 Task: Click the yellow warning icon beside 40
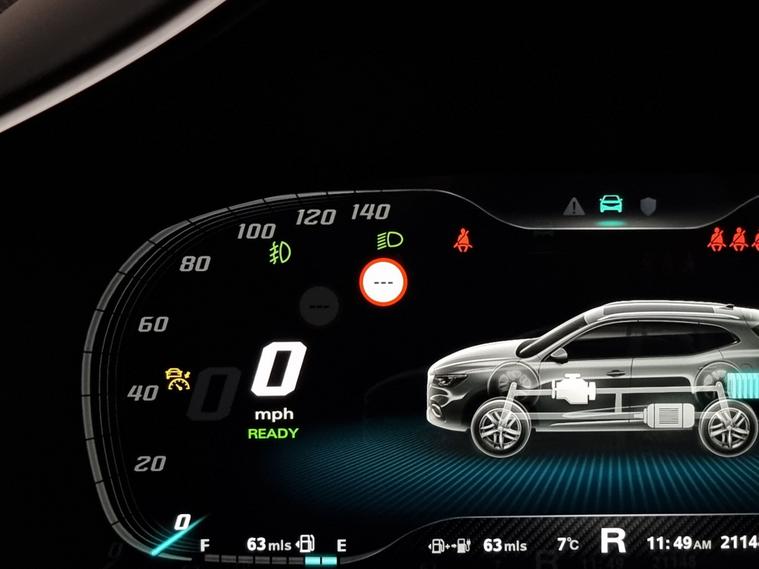[x=178, y=379]
